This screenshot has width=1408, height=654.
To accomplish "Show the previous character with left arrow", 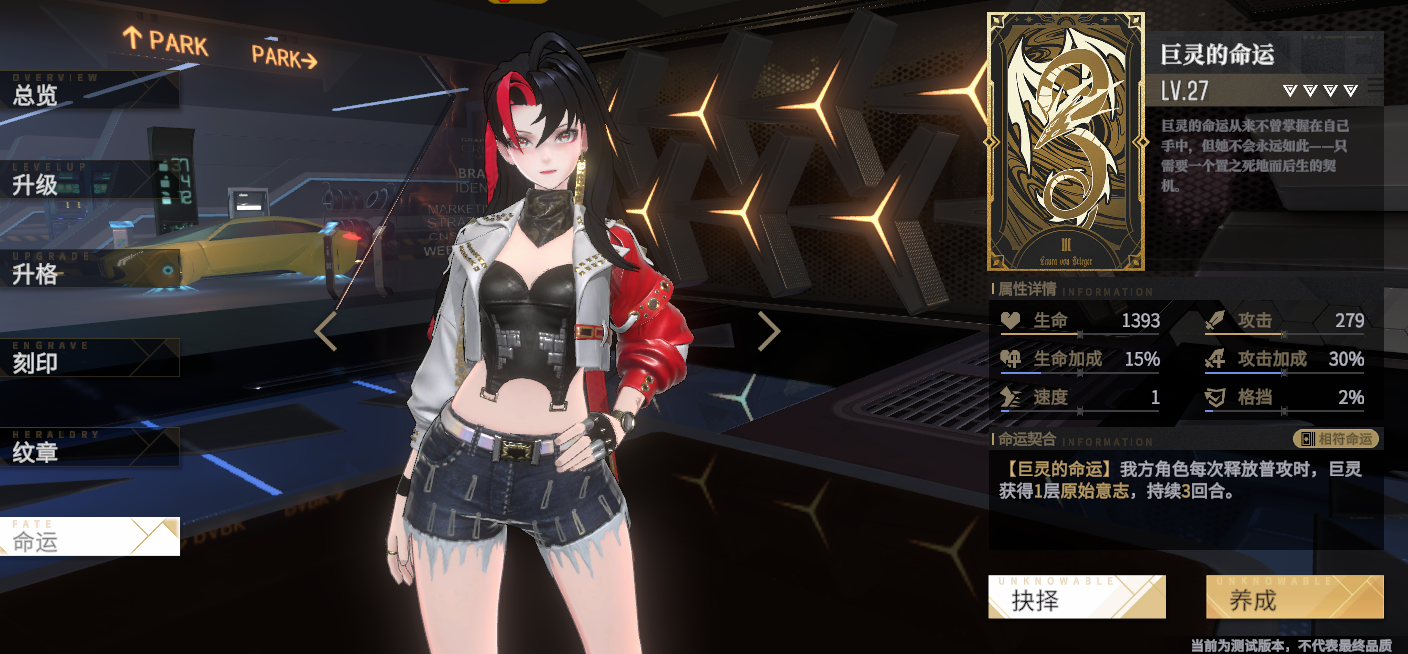I will coord(326,331).
